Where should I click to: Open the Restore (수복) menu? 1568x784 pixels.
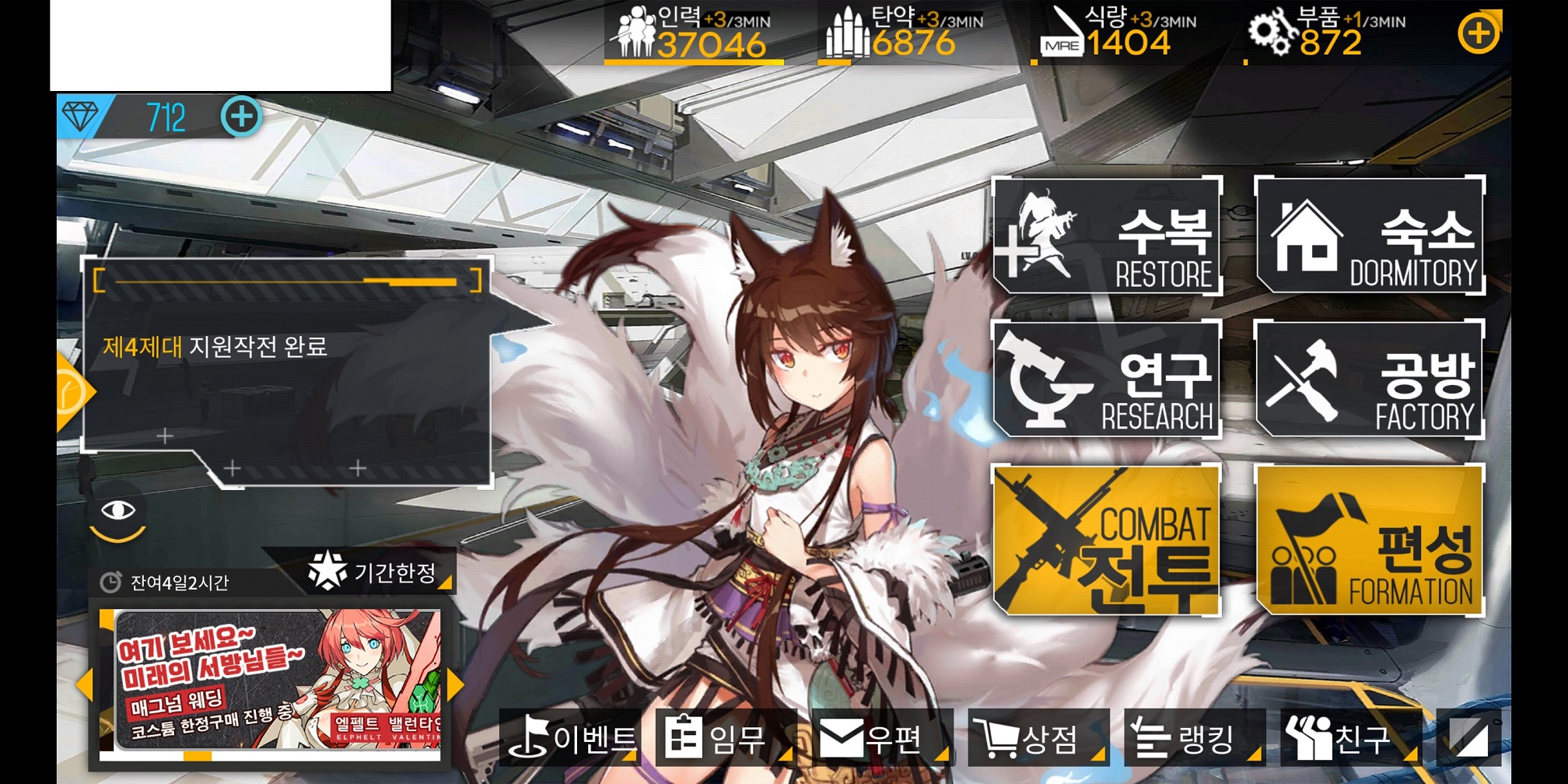(x=1106, y=236)
